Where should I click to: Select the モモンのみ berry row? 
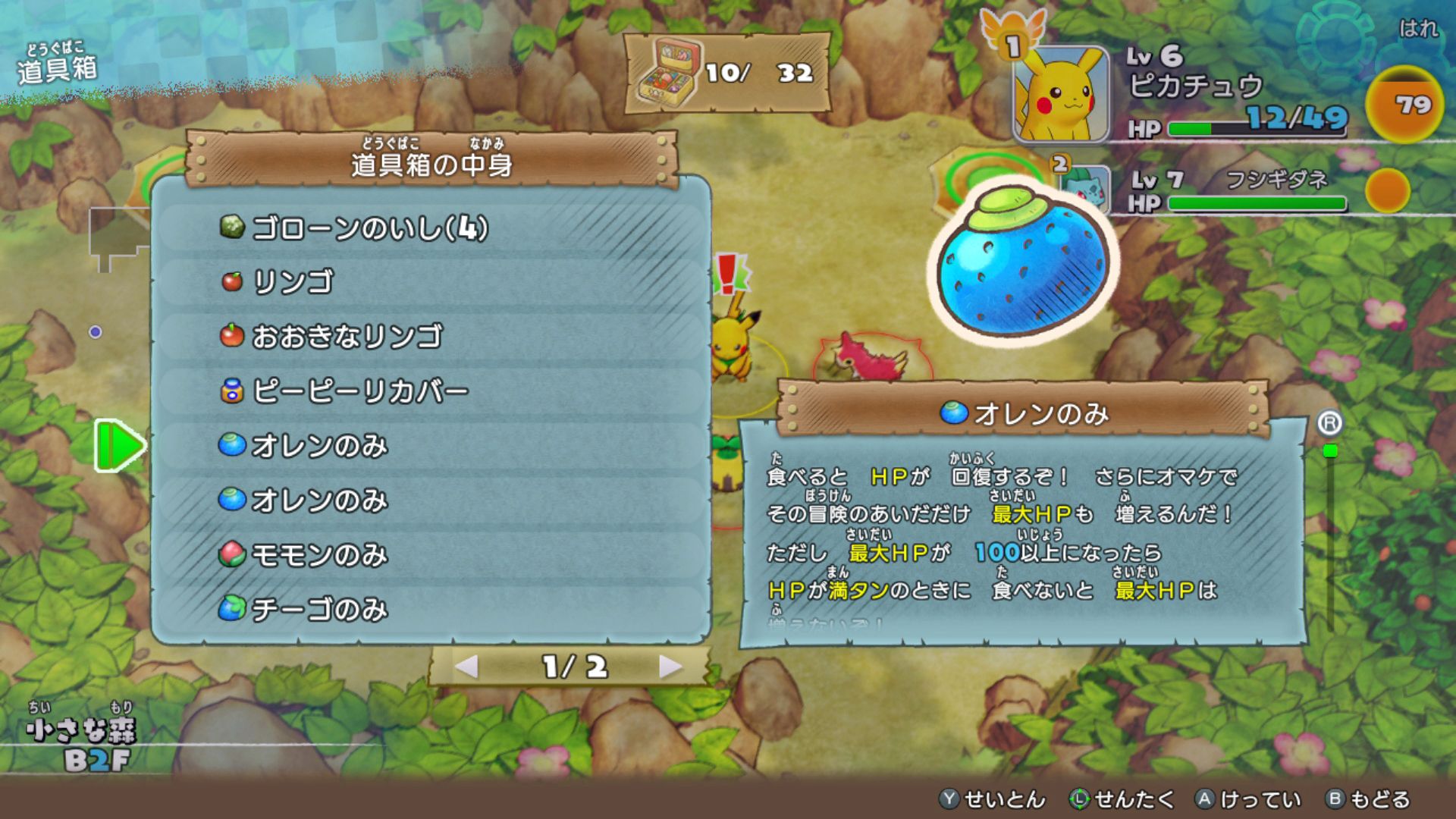[431, 555]
